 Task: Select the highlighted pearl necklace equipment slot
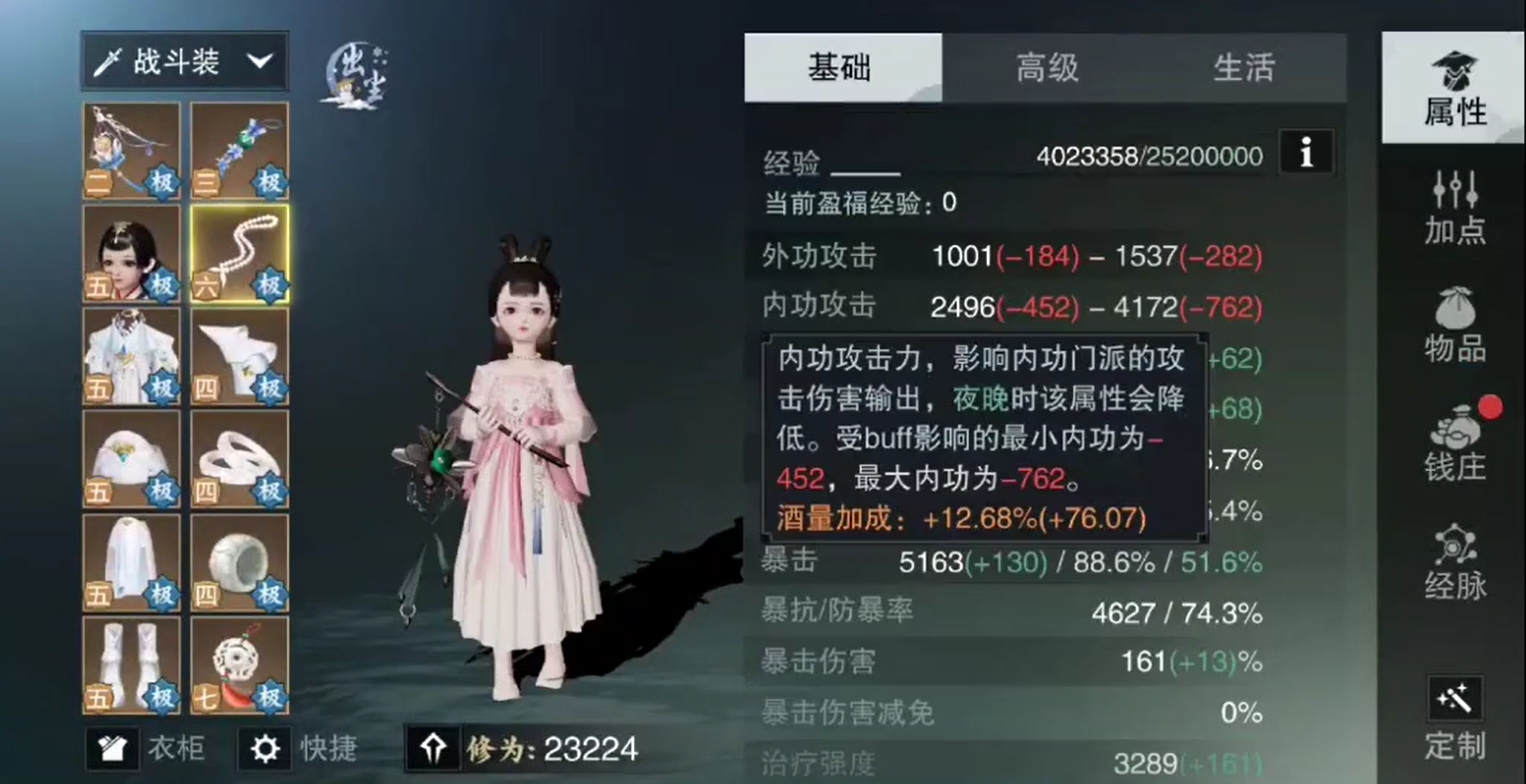click(239, 250)
